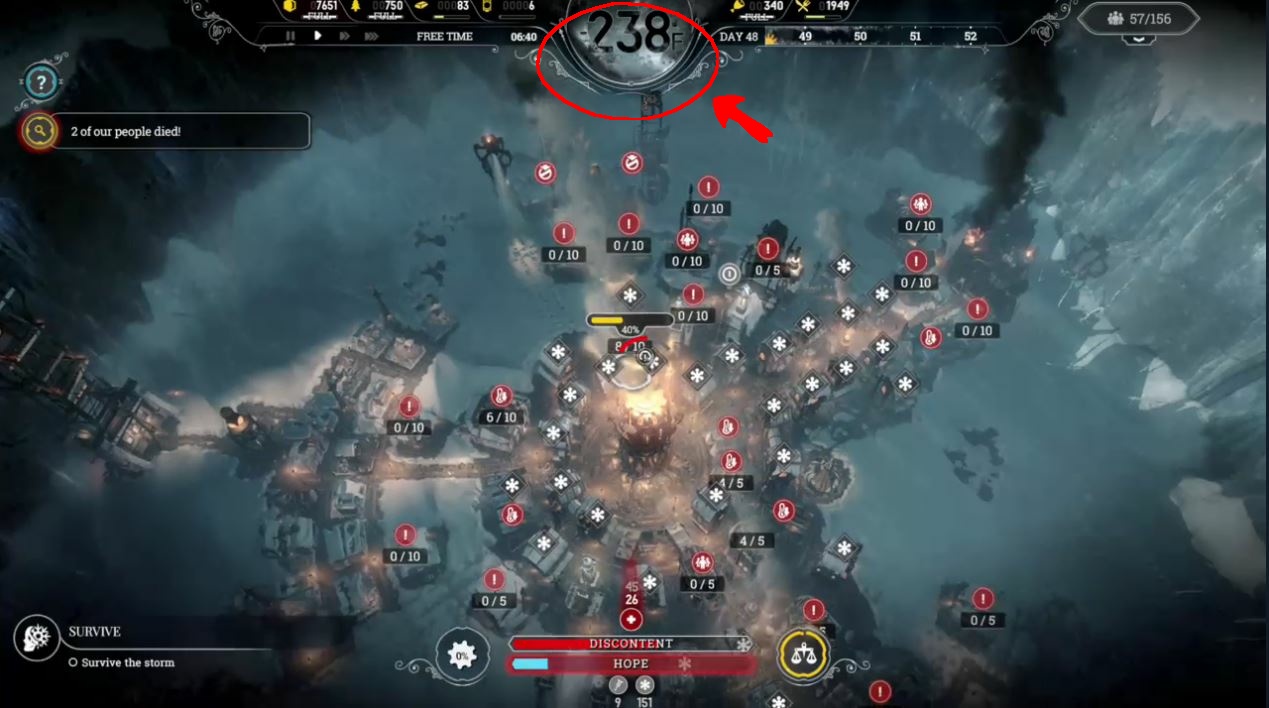Switch to triple fast-forward speed
Viewport: 1269px width, 708px height.
pos(372,36)
